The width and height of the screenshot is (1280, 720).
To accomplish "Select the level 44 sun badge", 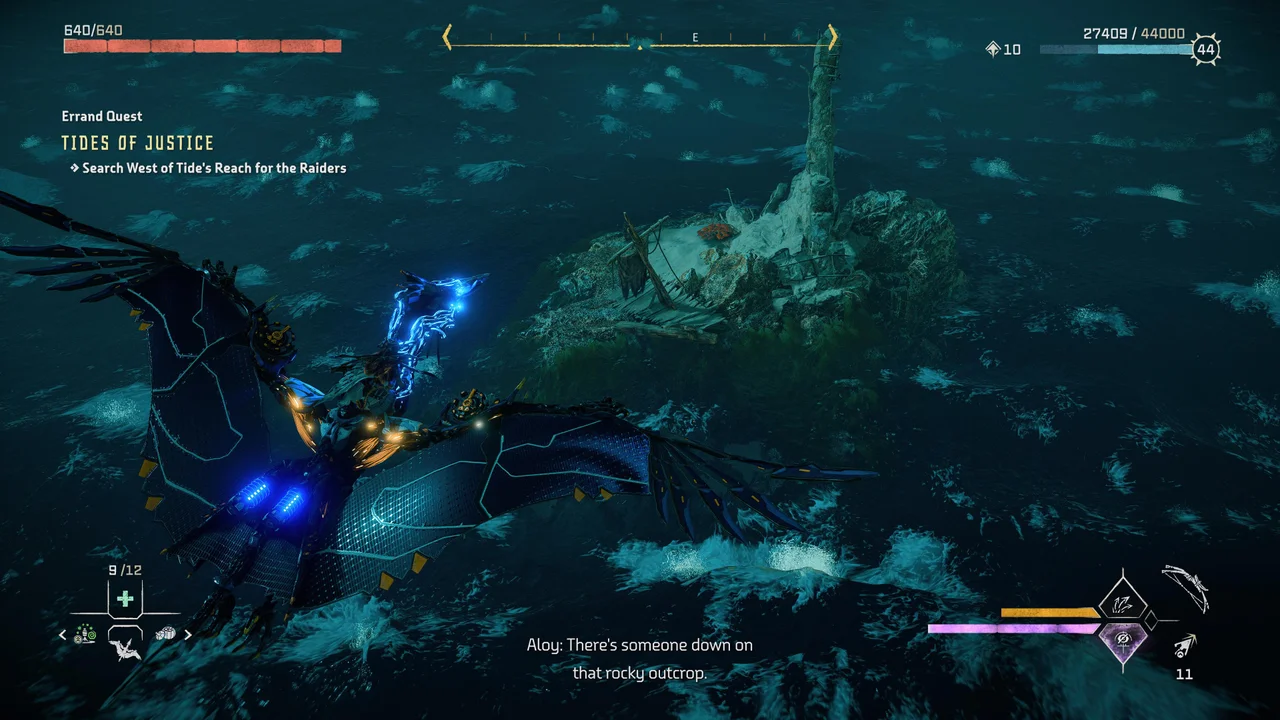I will (x=1205, y=48).
